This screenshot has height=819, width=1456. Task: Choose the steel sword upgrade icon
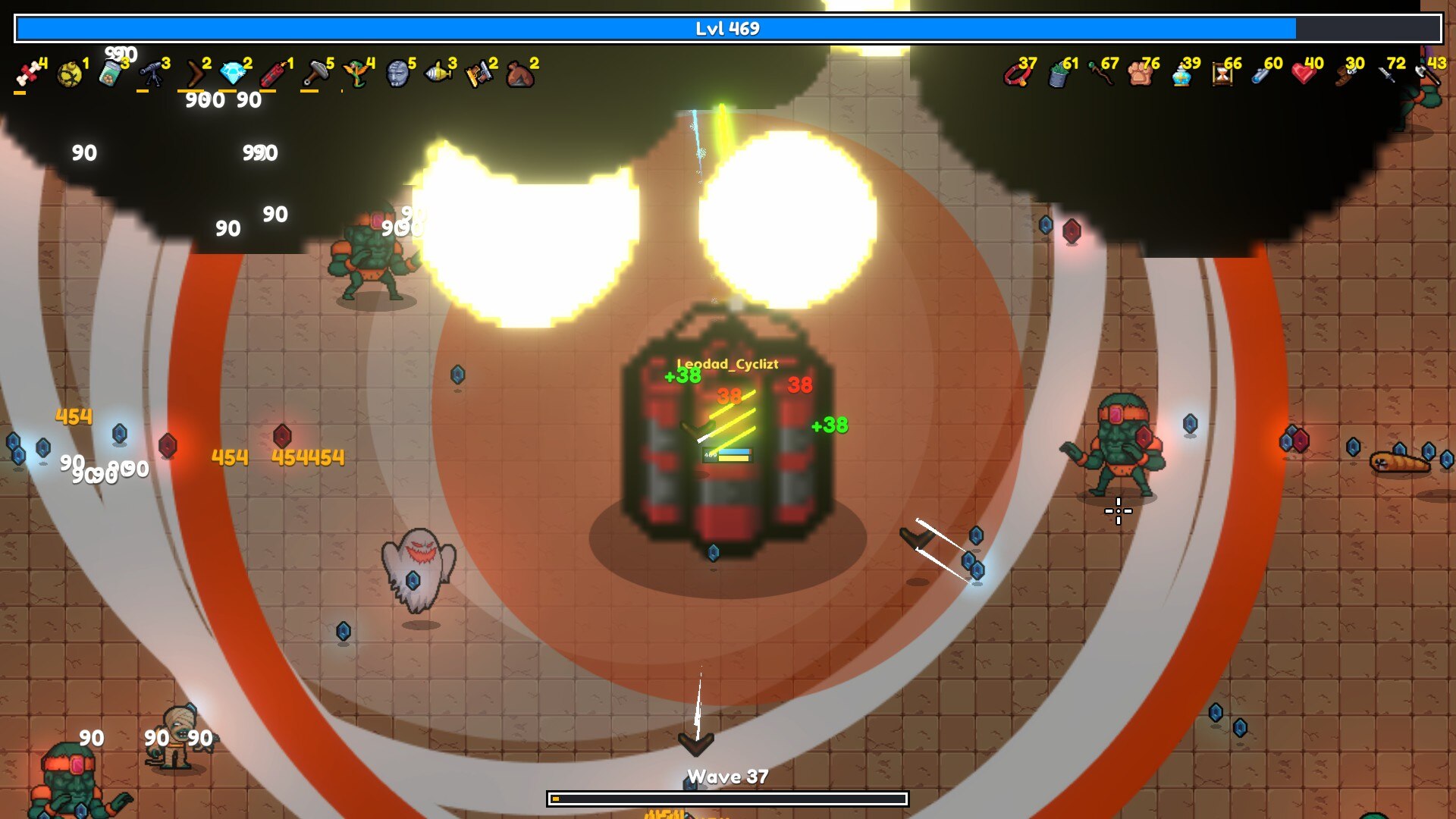pos(1386,74)
